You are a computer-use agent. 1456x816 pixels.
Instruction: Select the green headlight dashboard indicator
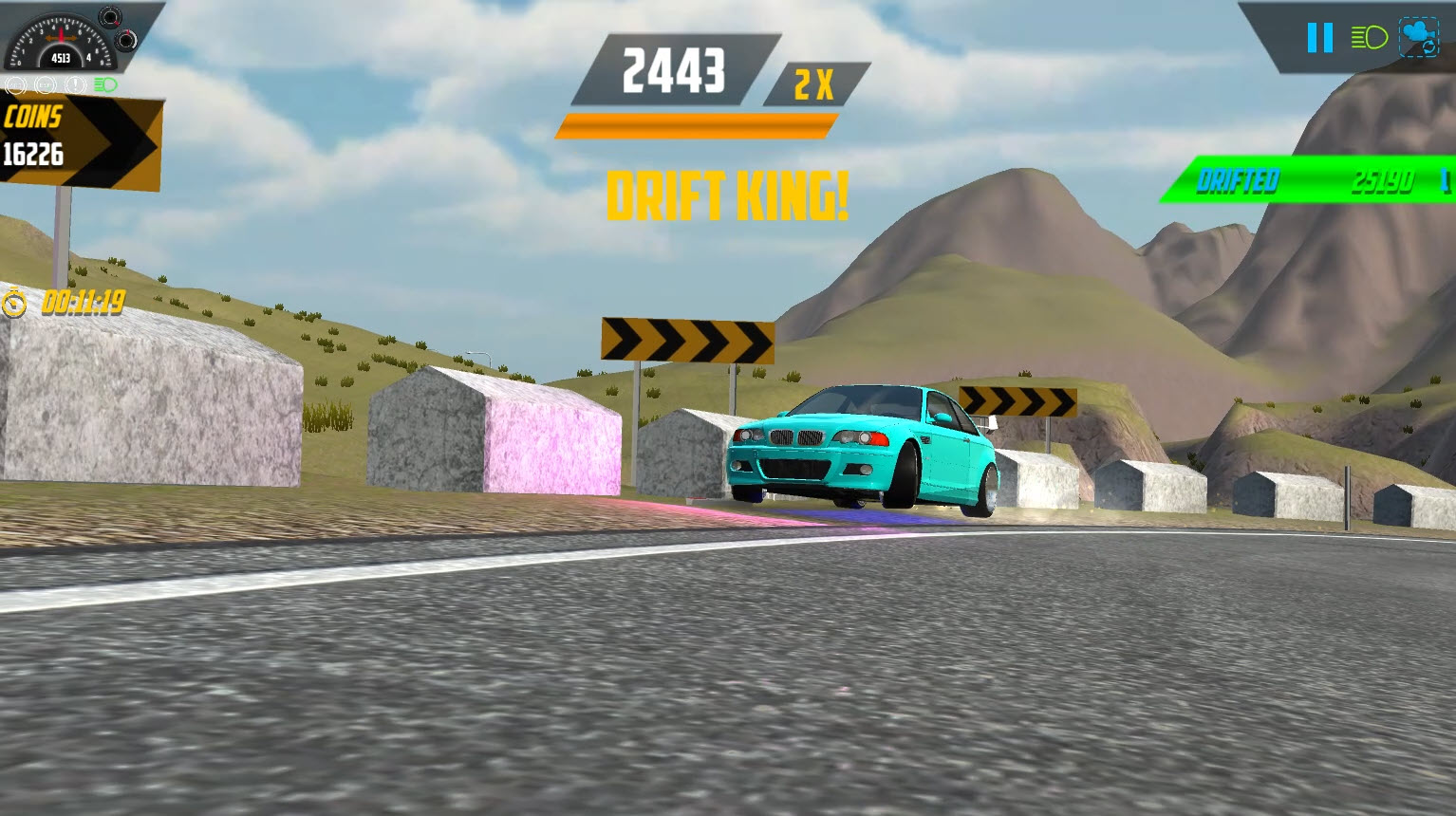tap(104, 84)
